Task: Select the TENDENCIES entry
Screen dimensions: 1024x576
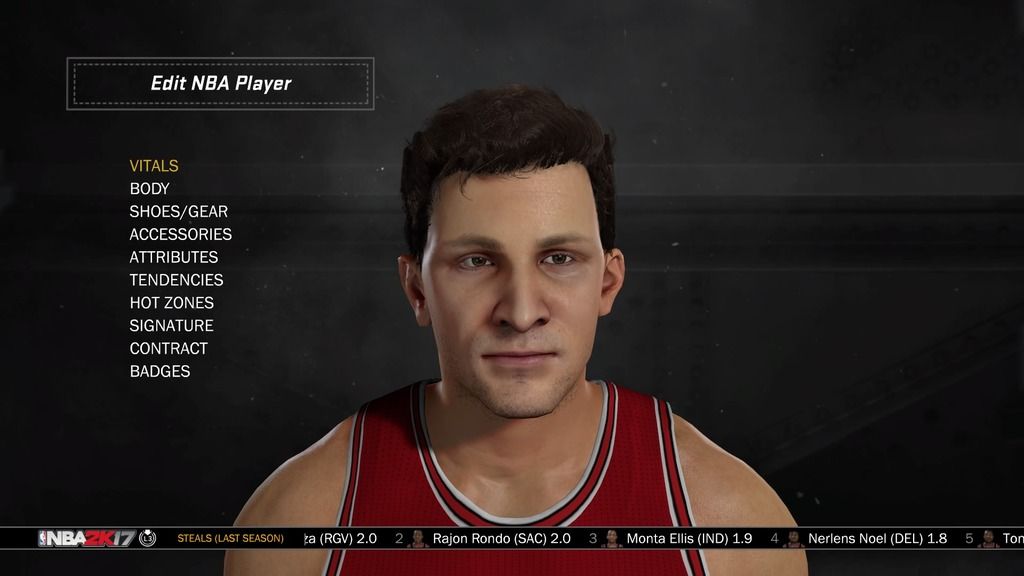Action: click(176, 280)
